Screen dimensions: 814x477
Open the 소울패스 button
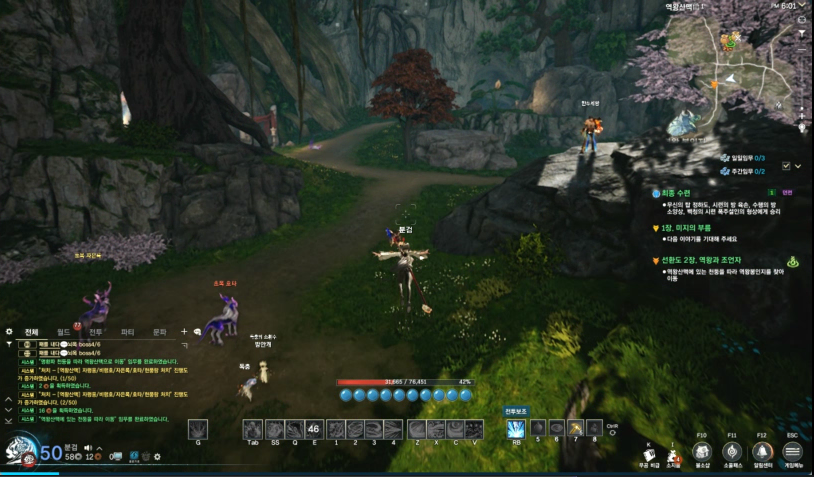click(731, 453)
